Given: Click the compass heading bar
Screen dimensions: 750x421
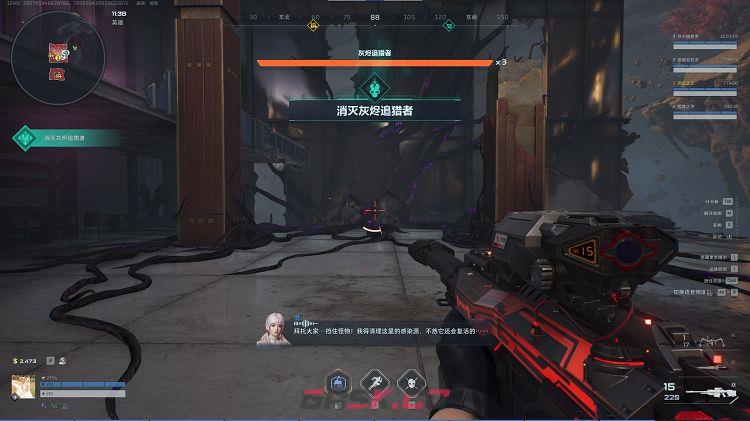Looking at the screenshot, I should (375, 17).
